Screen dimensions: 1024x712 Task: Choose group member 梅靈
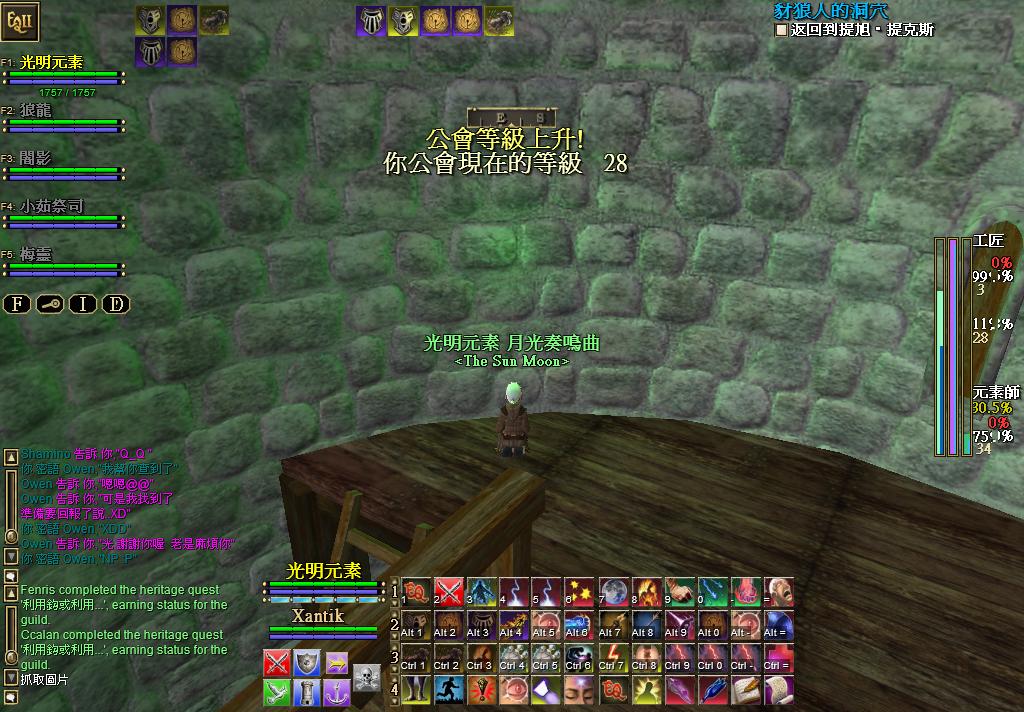coord(36,254)
